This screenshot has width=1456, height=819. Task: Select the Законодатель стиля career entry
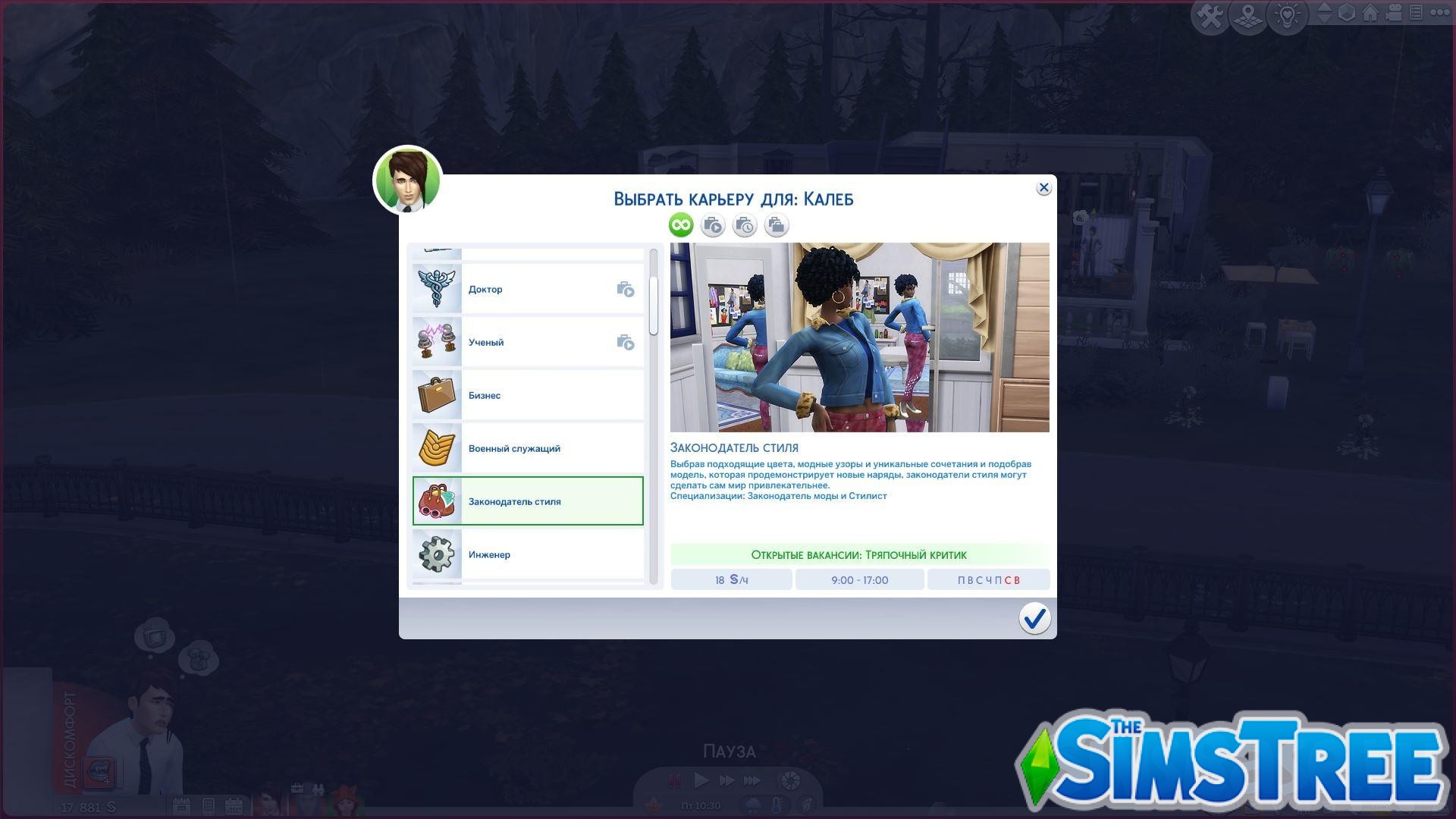tap(529, 500)
